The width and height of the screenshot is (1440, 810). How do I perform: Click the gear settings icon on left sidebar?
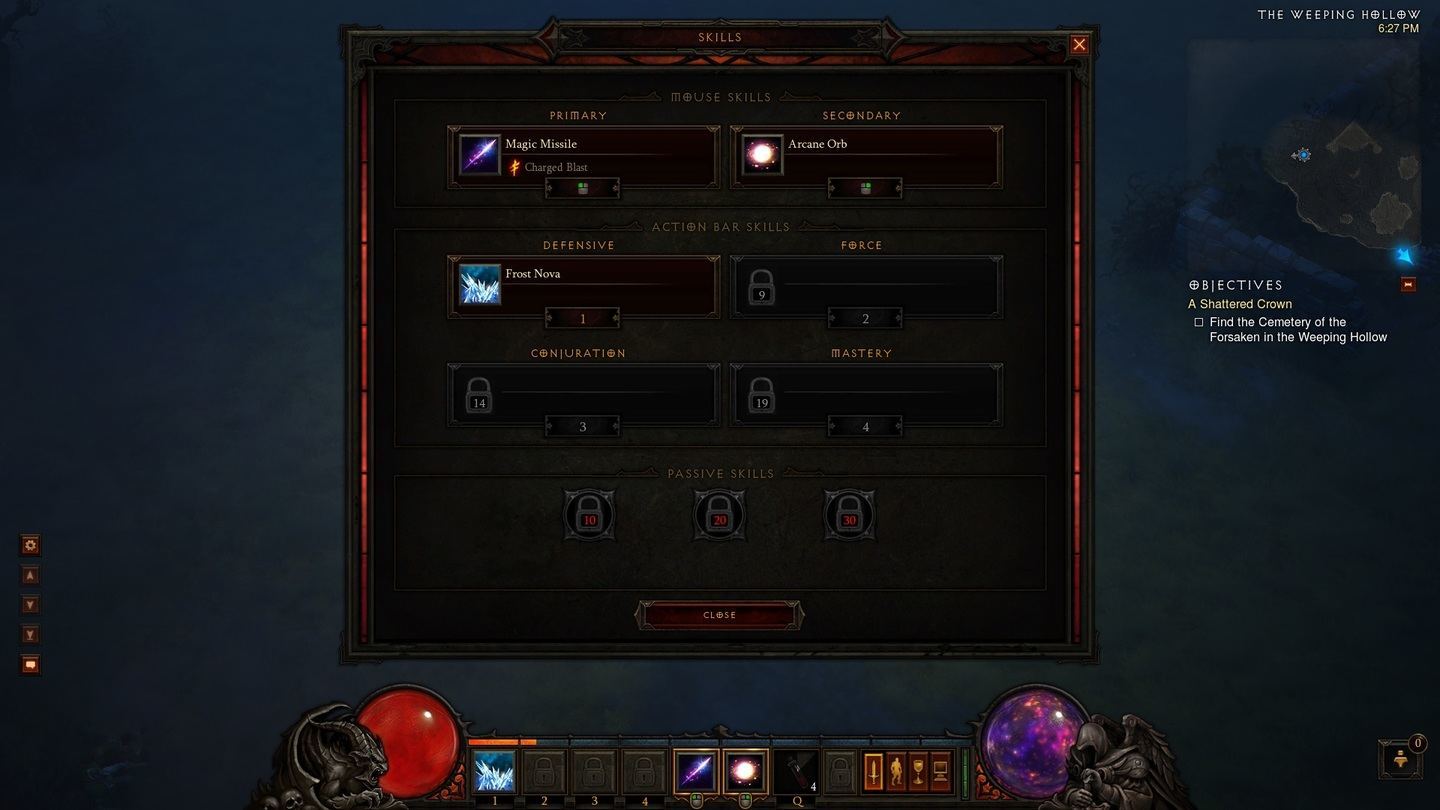tap(30, 544)
